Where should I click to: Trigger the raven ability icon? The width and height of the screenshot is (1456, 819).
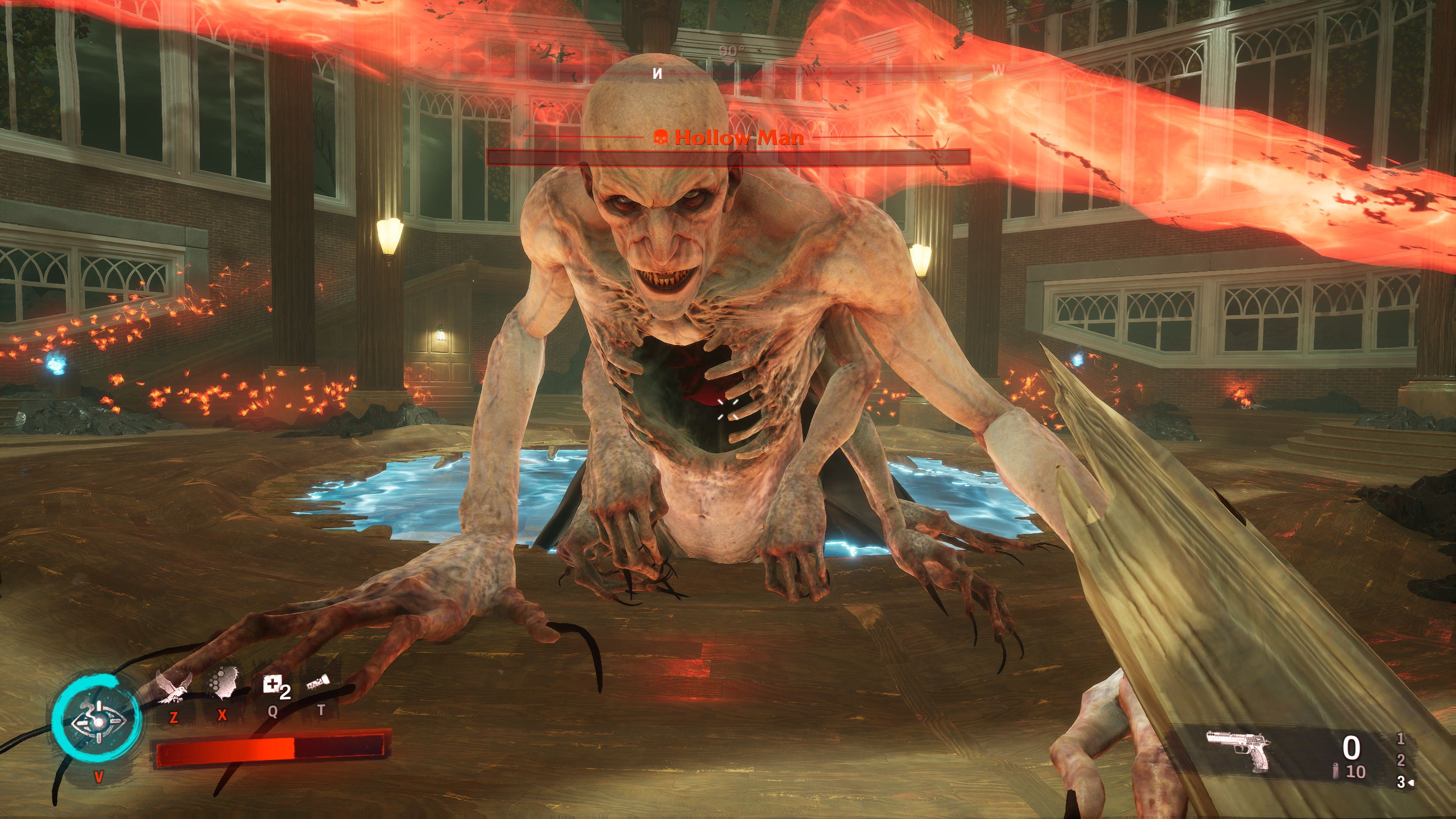pos(174,687)
